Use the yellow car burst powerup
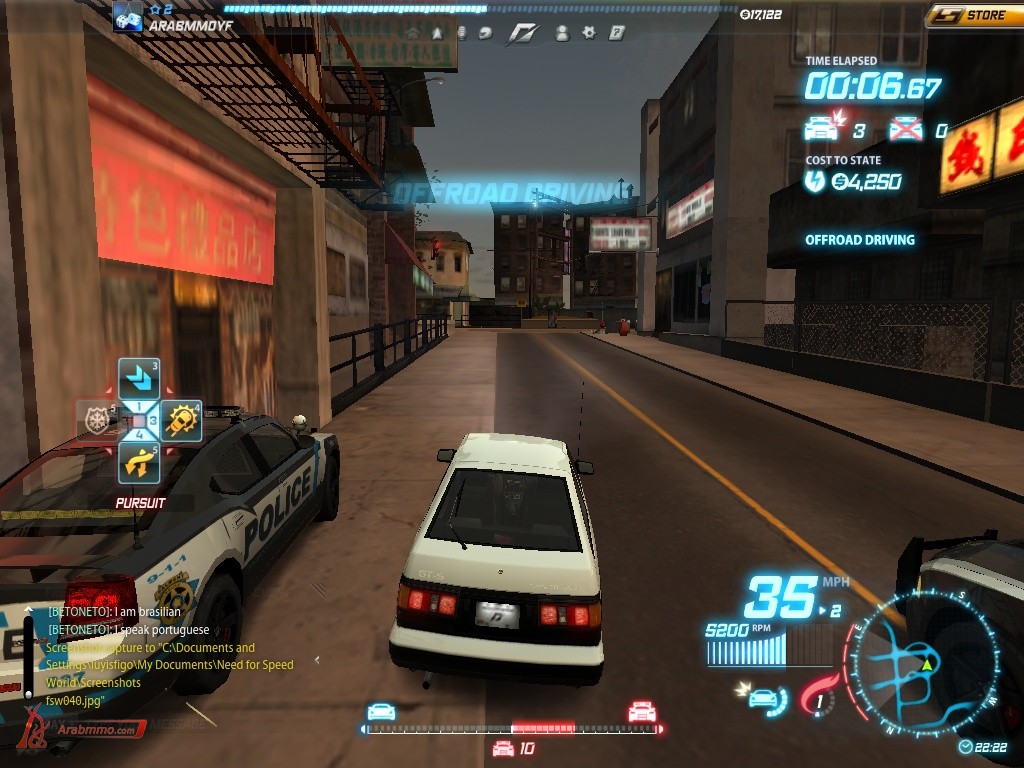Screen dimensions: 1024x768 tap(181, 420)
